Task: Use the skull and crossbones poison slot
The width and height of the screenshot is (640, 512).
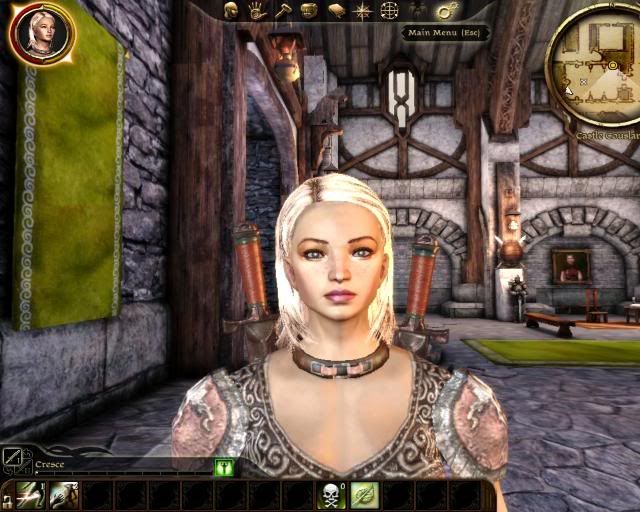Action: pos(332,495)
